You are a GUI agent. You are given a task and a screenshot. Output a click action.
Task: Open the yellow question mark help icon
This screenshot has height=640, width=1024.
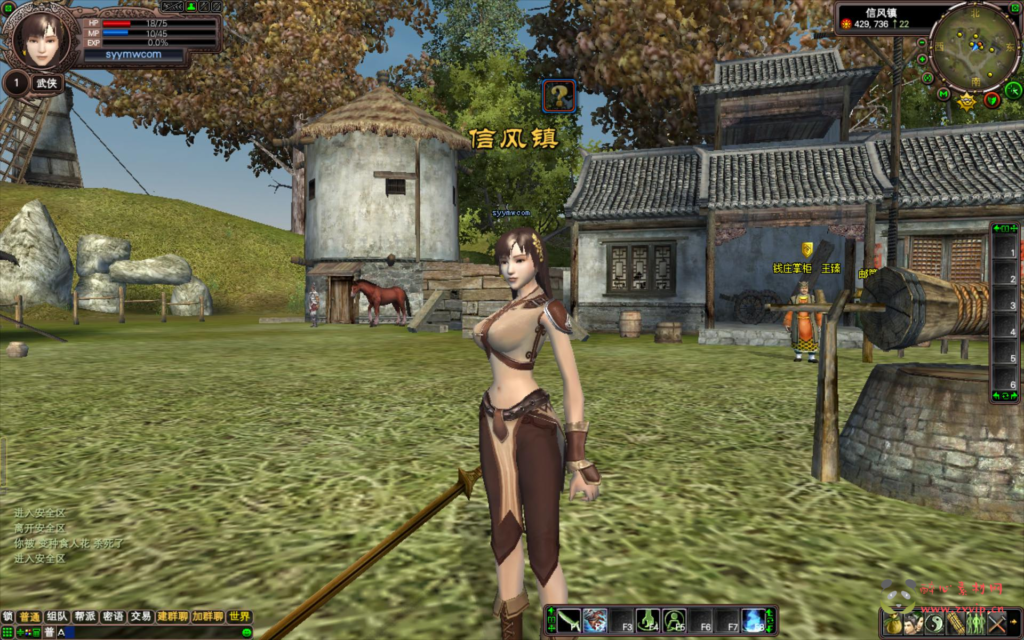click(559, 96)
